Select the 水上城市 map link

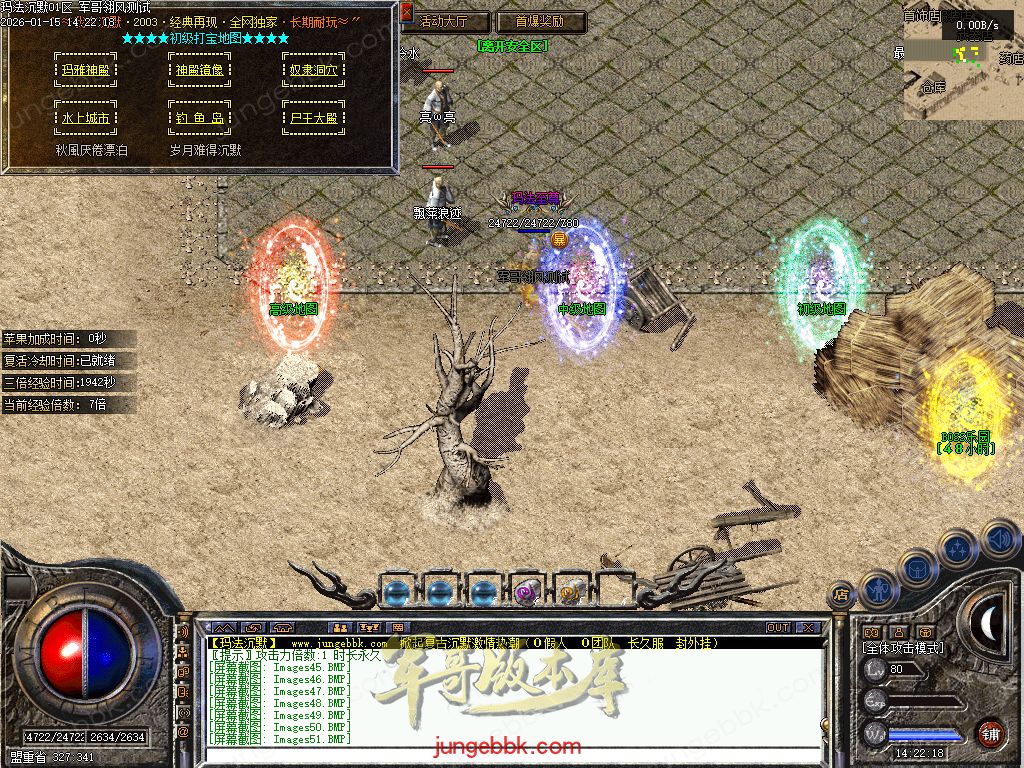coord(85,117)
